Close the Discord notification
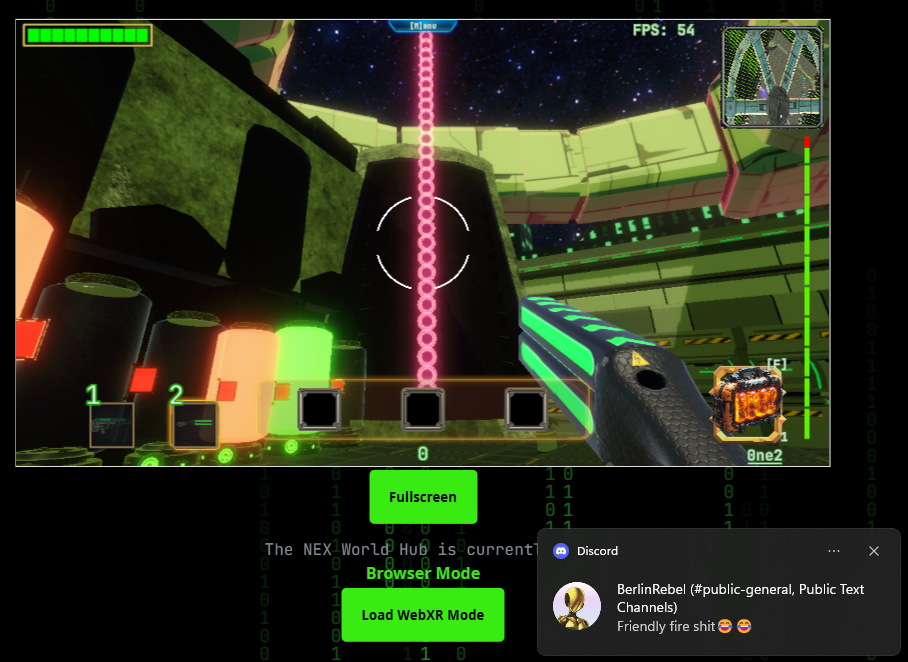The image size is (908, 662). (x=874, y=551)
